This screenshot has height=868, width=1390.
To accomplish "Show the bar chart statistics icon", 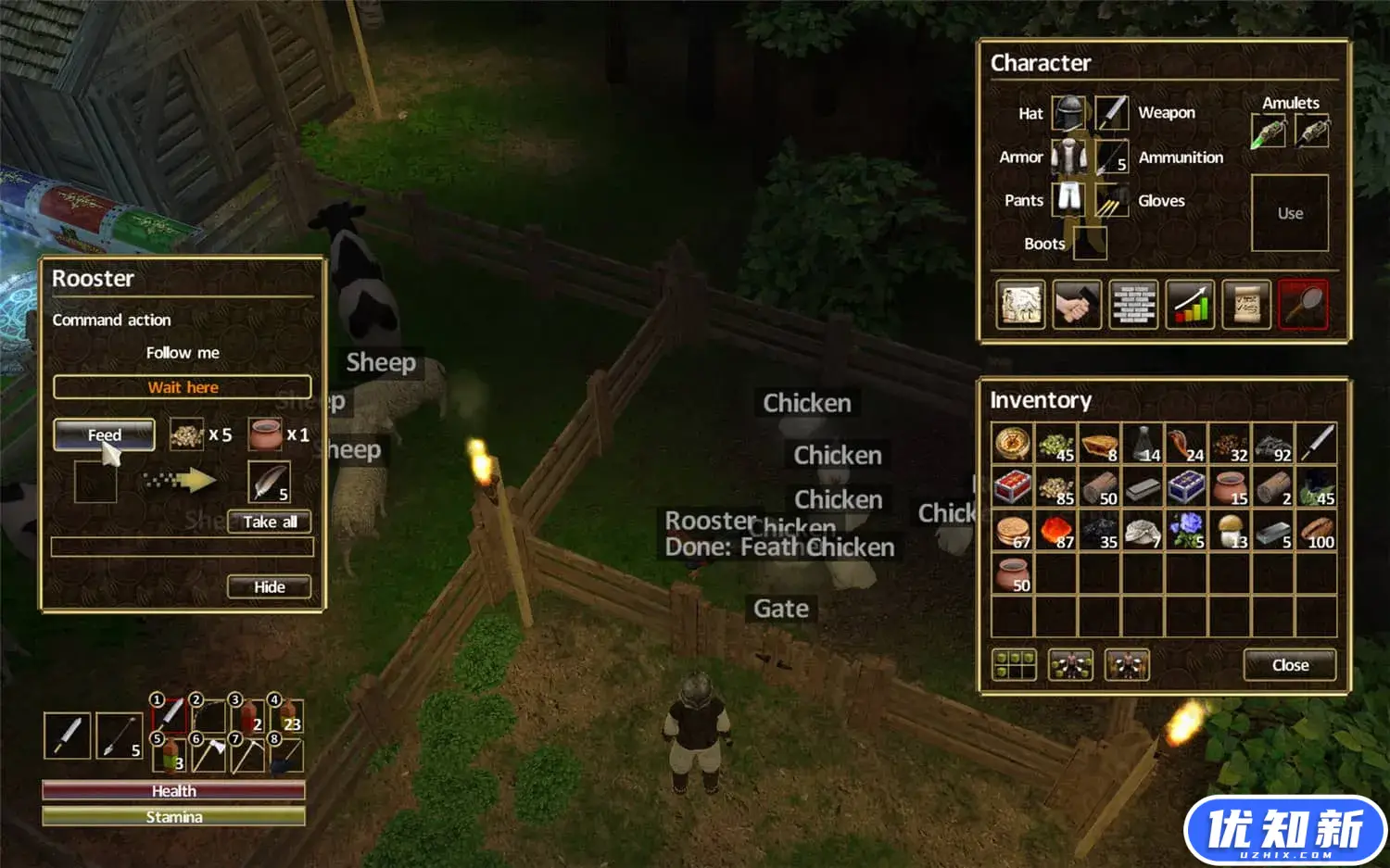I will pos(1190,305).
